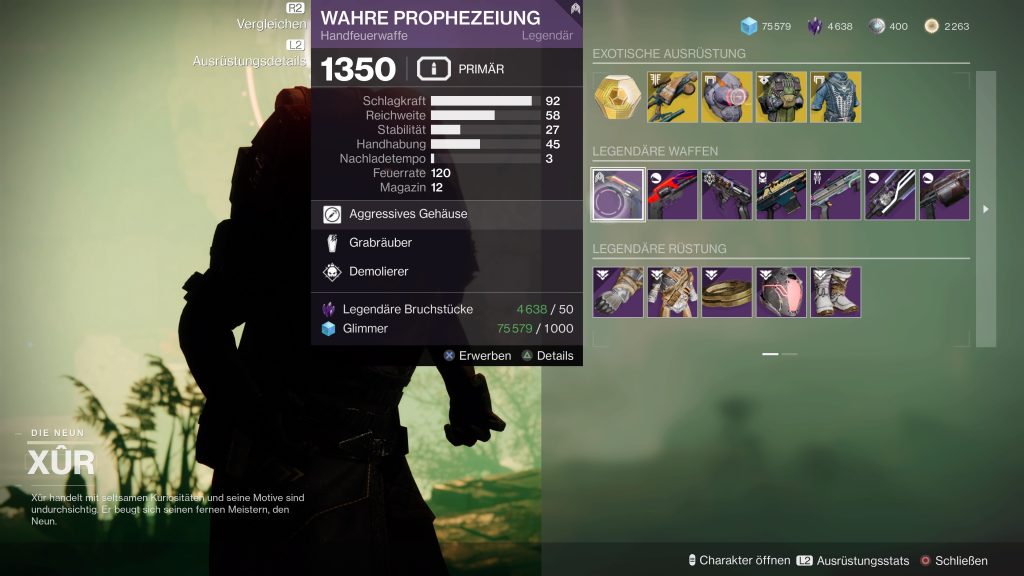This screenshot has height=576, width=1024.
Task: Pick the legendary helmet with pink visor
Action: pos(781,292)
